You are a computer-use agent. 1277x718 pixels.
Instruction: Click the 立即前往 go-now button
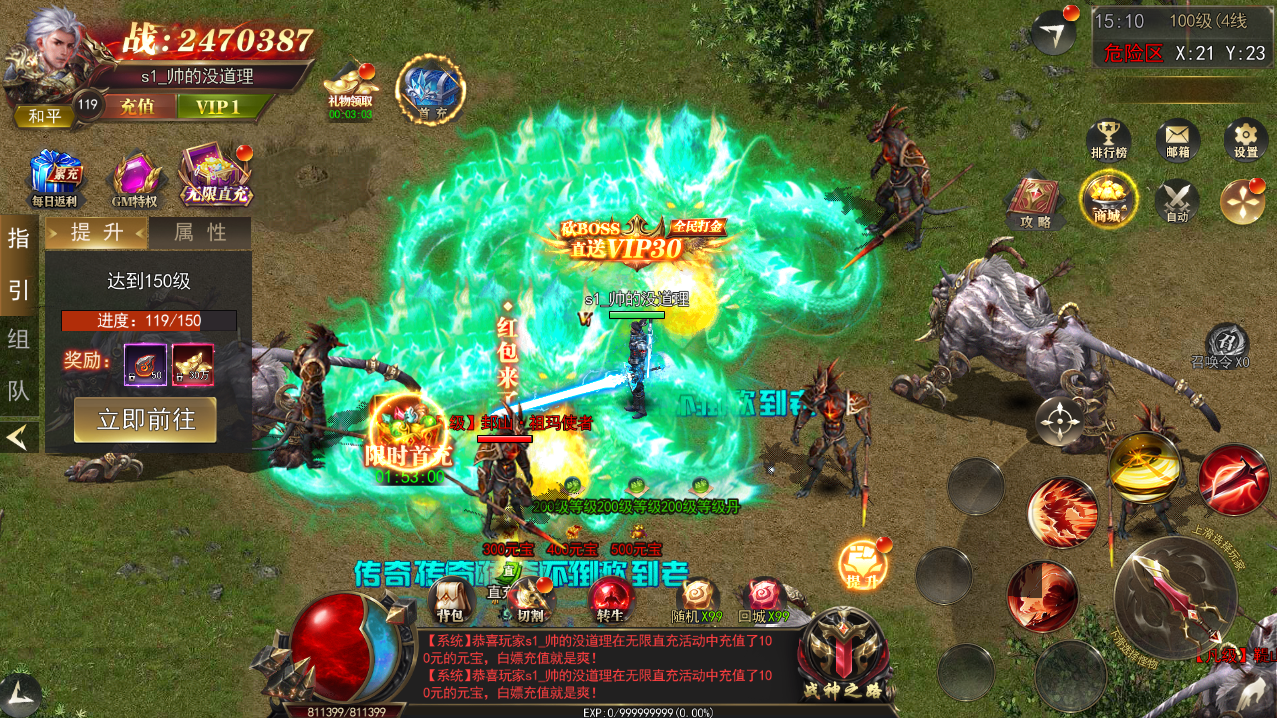point(145,419)
